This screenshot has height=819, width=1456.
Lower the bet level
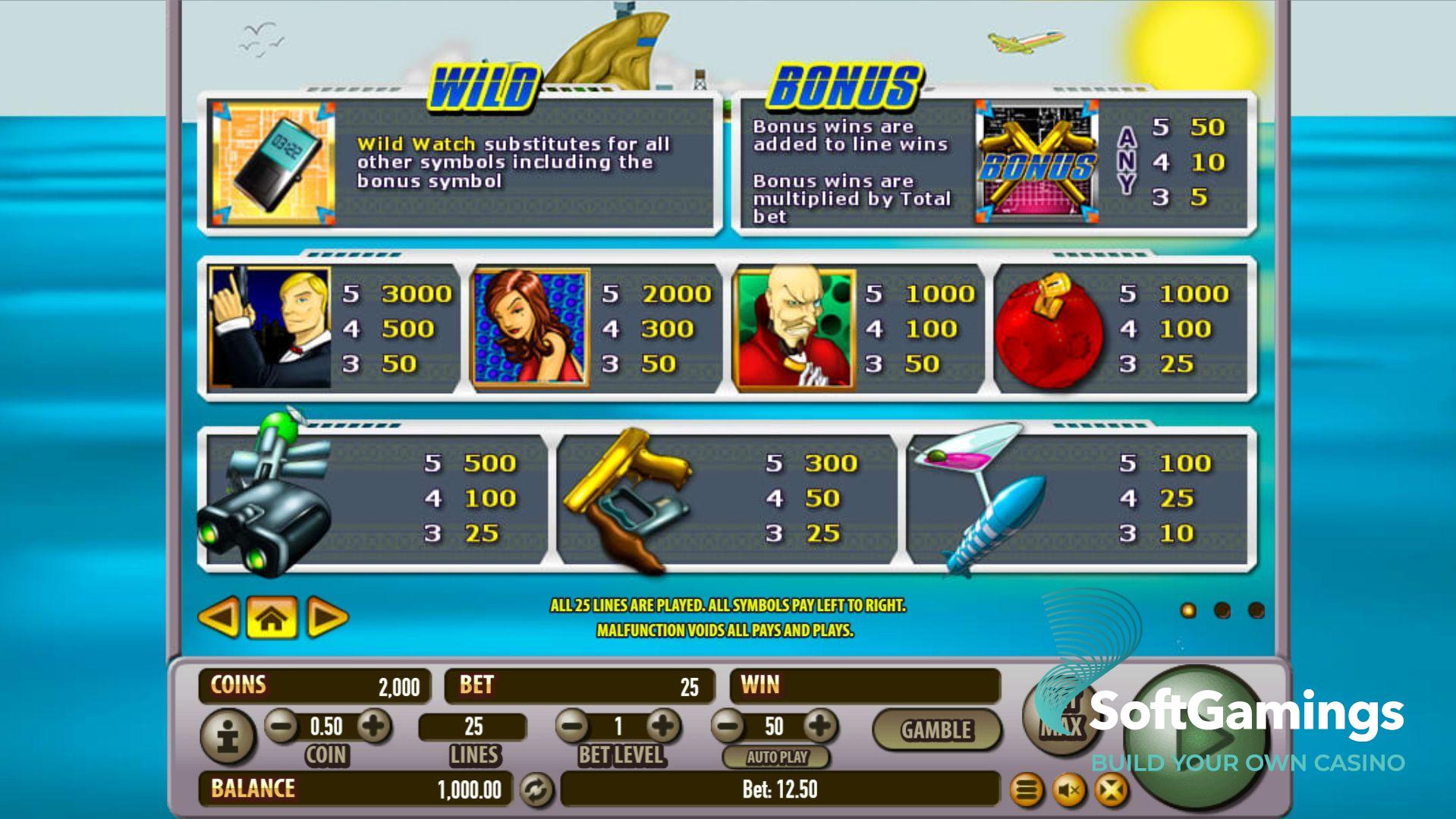[x=573, y=726]
